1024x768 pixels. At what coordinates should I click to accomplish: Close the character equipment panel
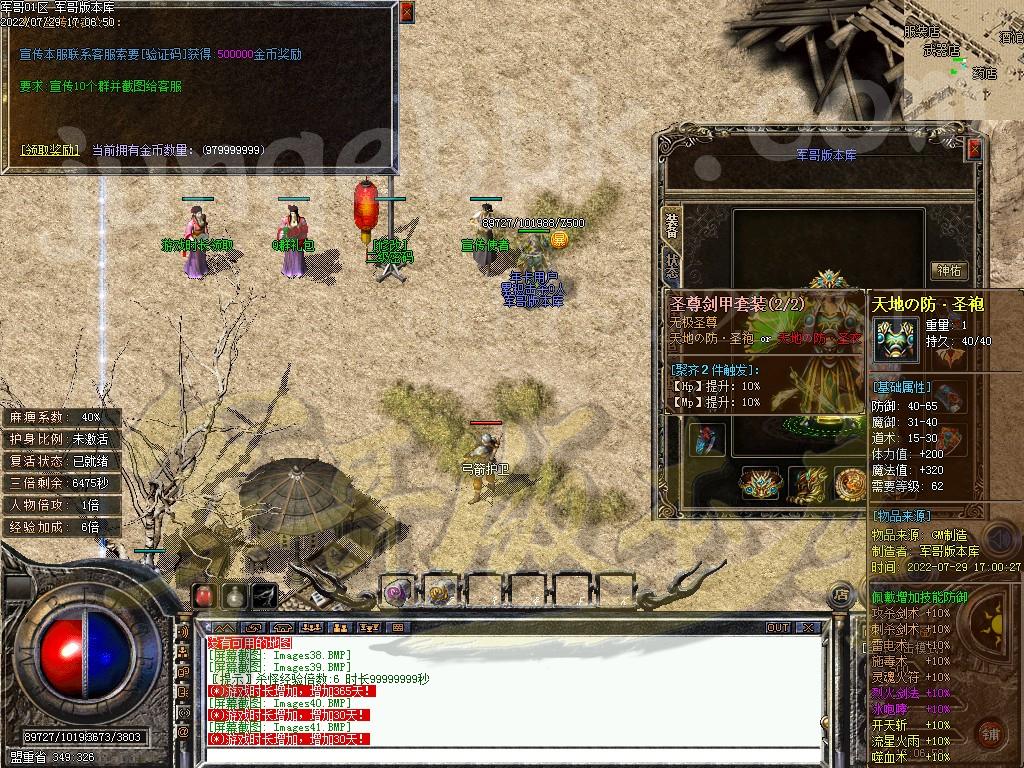974,149
